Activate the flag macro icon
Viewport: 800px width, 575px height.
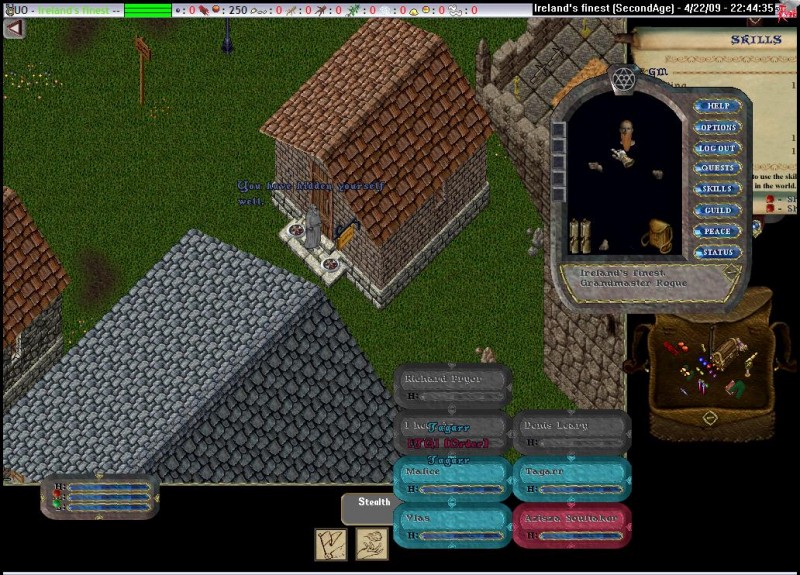tap(330, 544)
